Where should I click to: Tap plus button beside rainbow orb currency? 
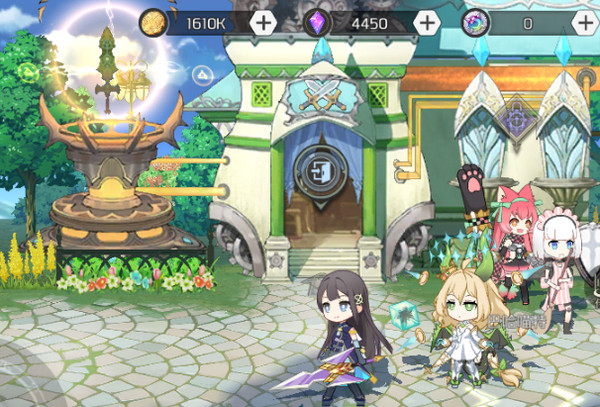(x=585, y=23)
